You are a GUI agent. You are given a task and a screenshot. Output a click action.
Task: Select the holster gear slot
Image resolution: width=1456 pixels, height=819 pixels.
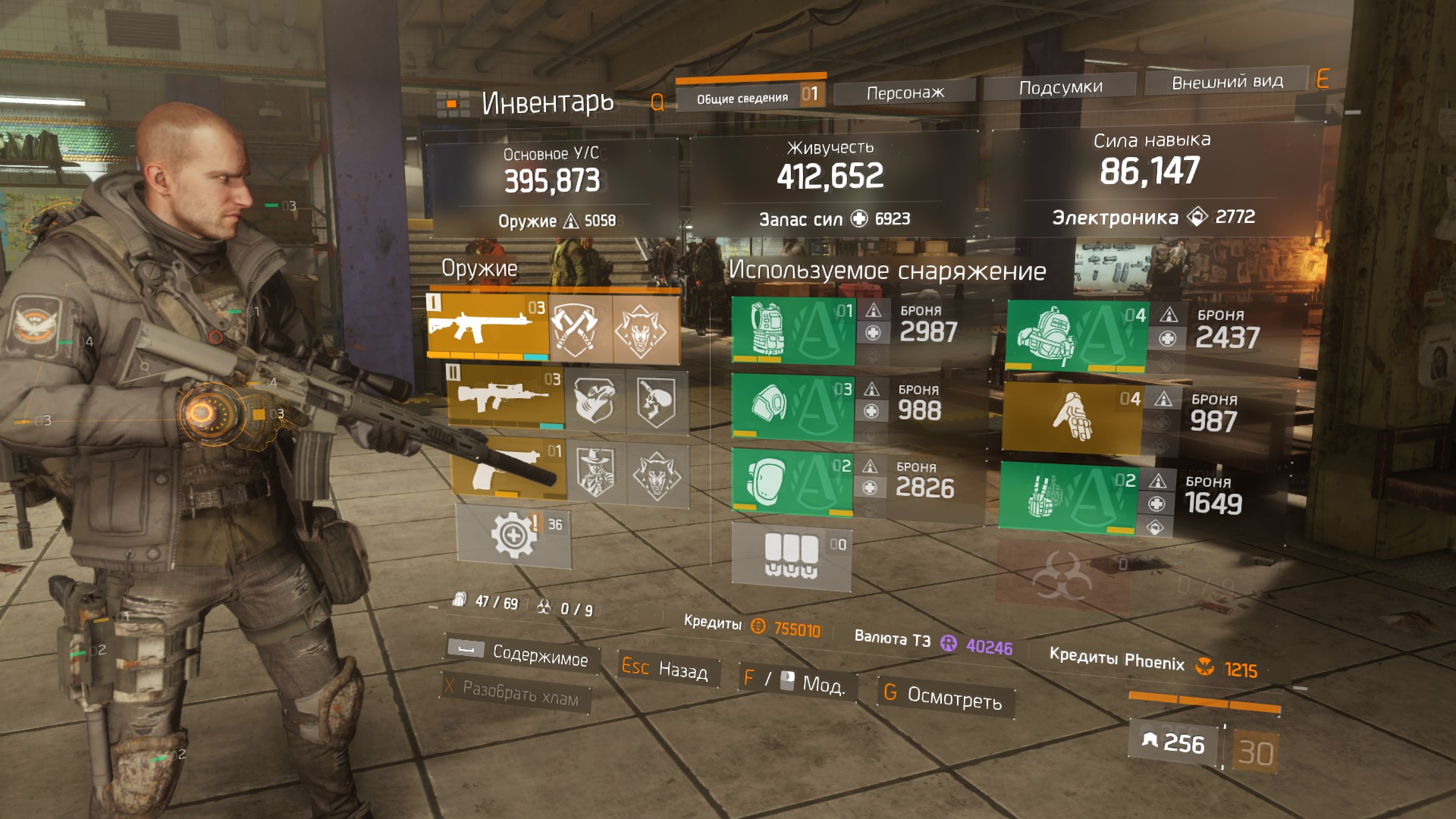[x=1067, y=497]
